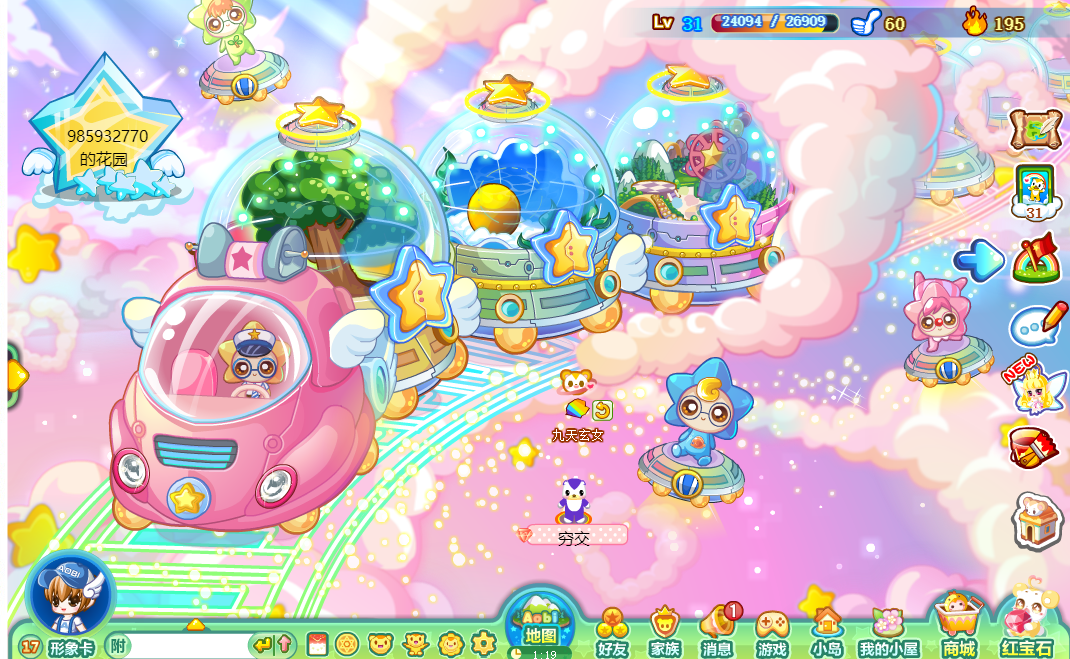Open the green card icon labeled 31
Screen dimensions: 1070x659
point(1034,191)
